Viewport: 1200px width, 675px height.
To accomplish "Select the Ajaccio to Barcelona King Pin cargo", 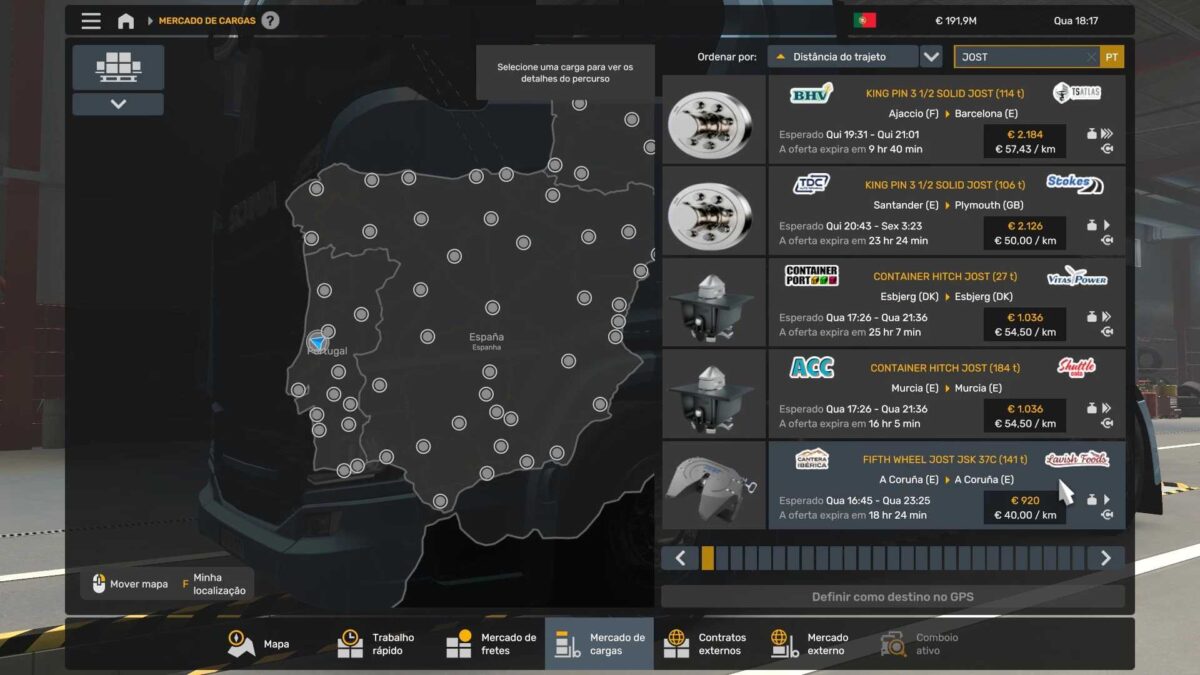I will tap(945, 120).
